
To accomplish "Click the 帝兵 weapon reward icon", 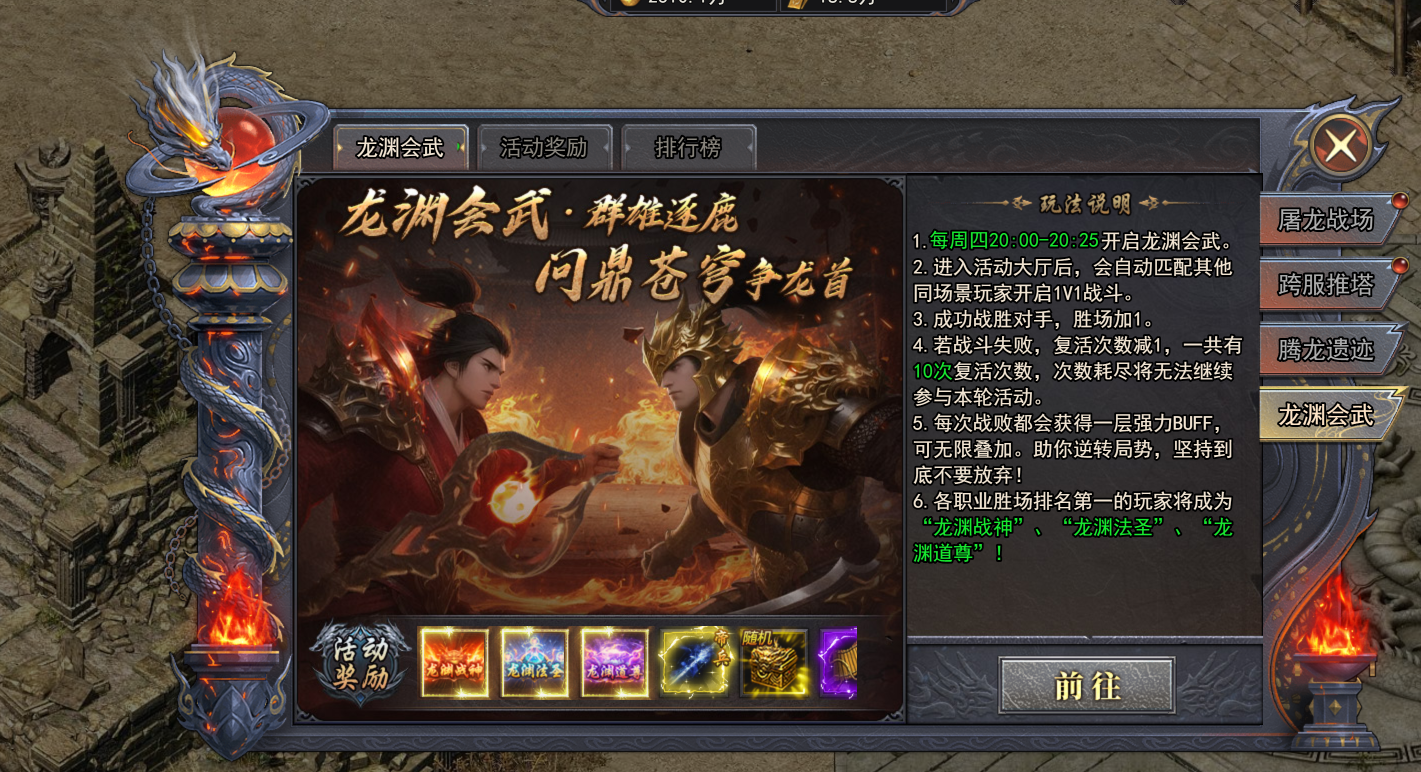I will 693,663.
